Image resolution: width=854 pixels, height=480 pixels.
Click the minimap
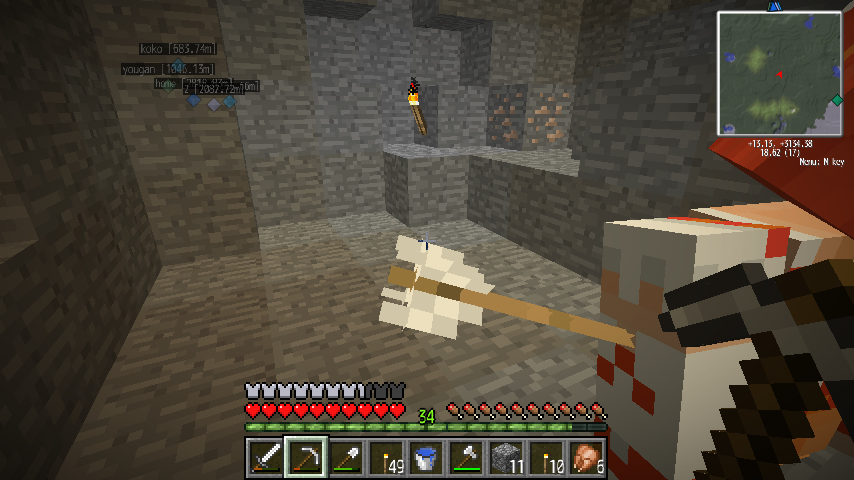pyautogui.click(x=779, y=73)
